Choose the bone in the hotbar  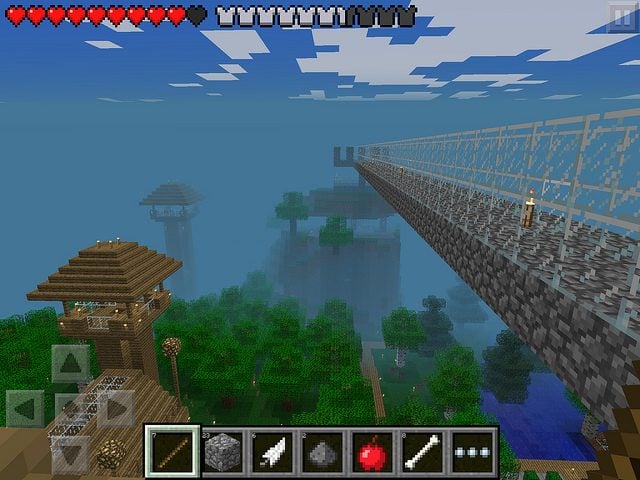[x=421, y=452]
